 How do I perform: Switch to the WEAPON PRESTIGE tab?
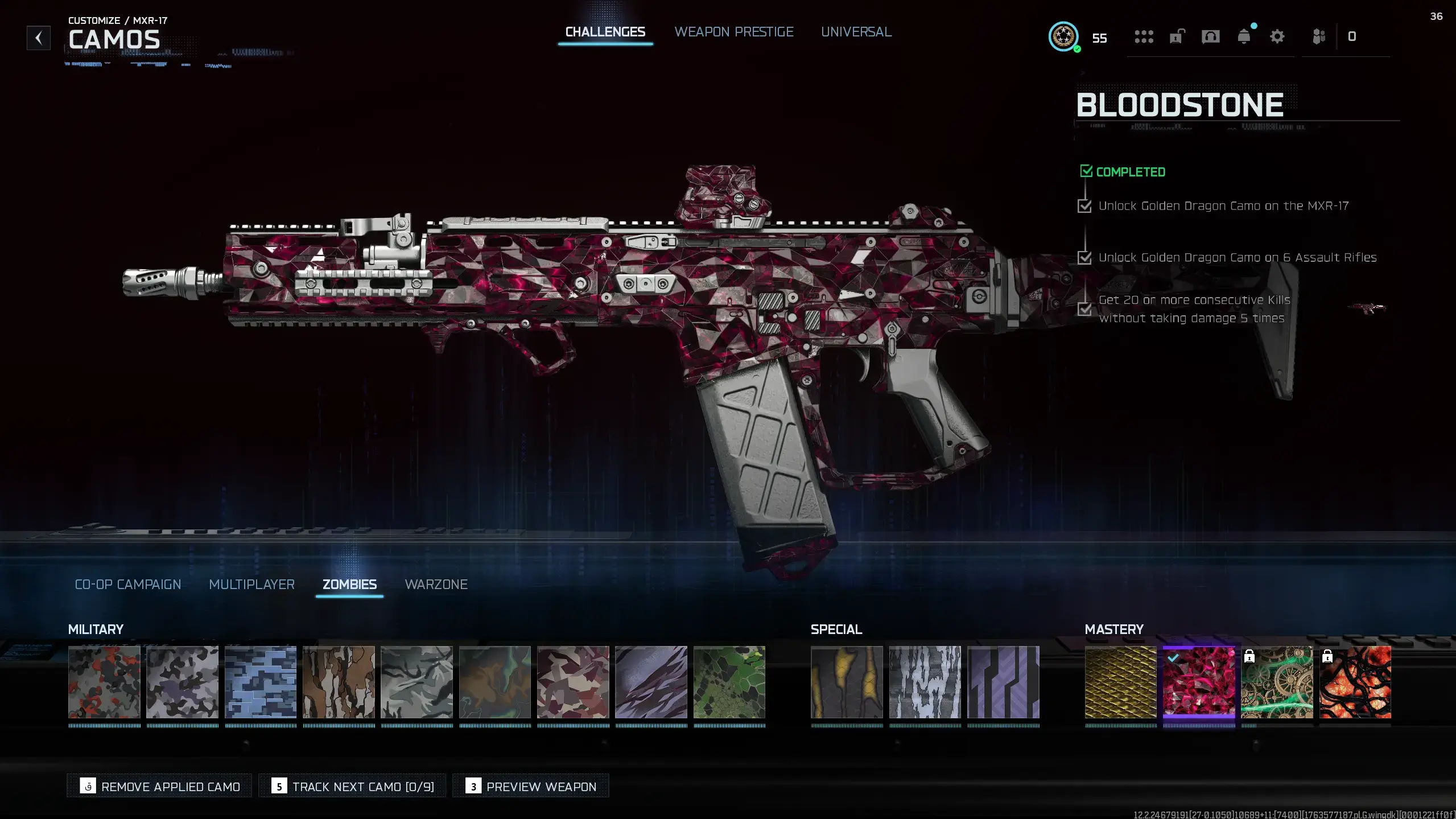[x=734, y=32]
